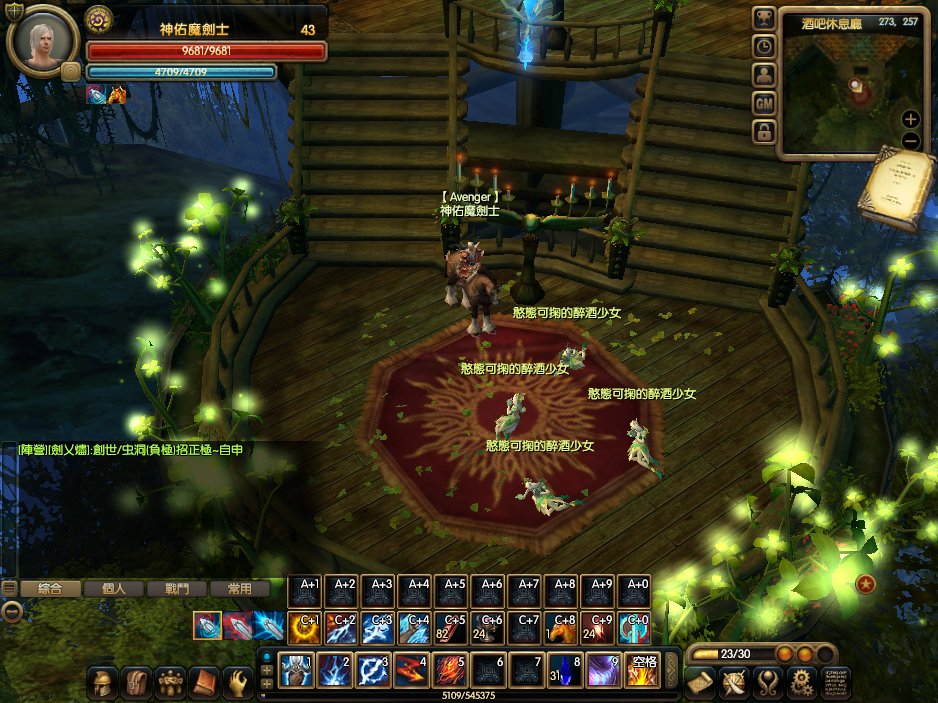Open the person silhouette icon beside minimap
938x703 pixels.
tap(764, 74)
